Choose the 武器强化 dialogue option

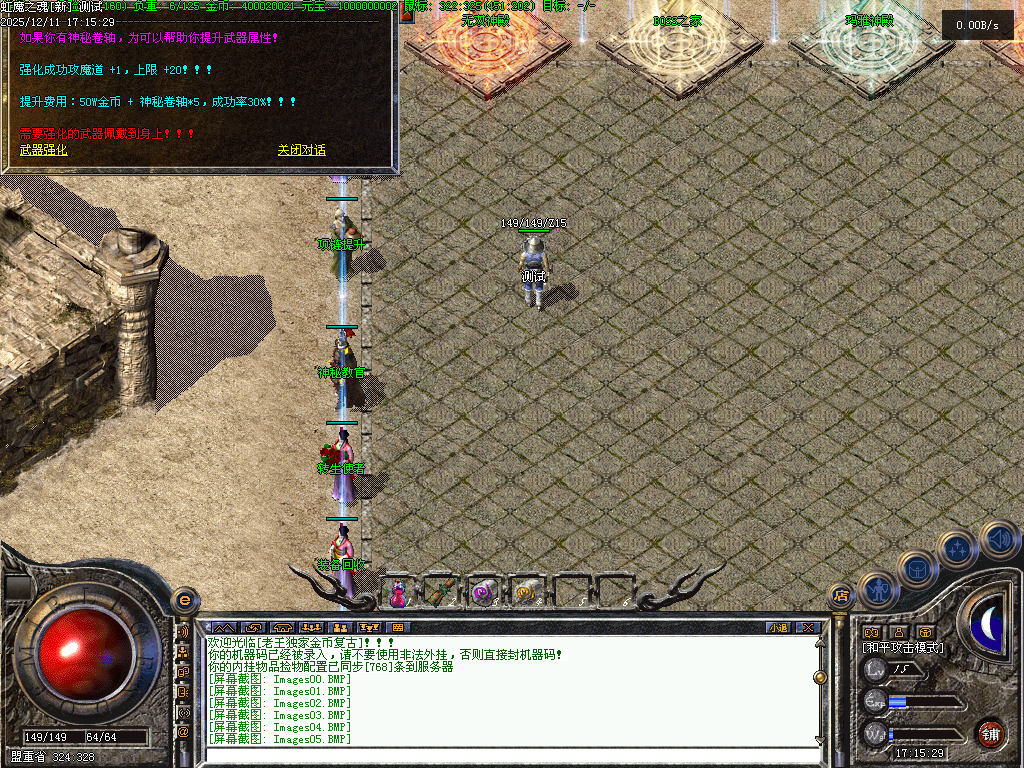pyautogui.click(x=44, y=150)
